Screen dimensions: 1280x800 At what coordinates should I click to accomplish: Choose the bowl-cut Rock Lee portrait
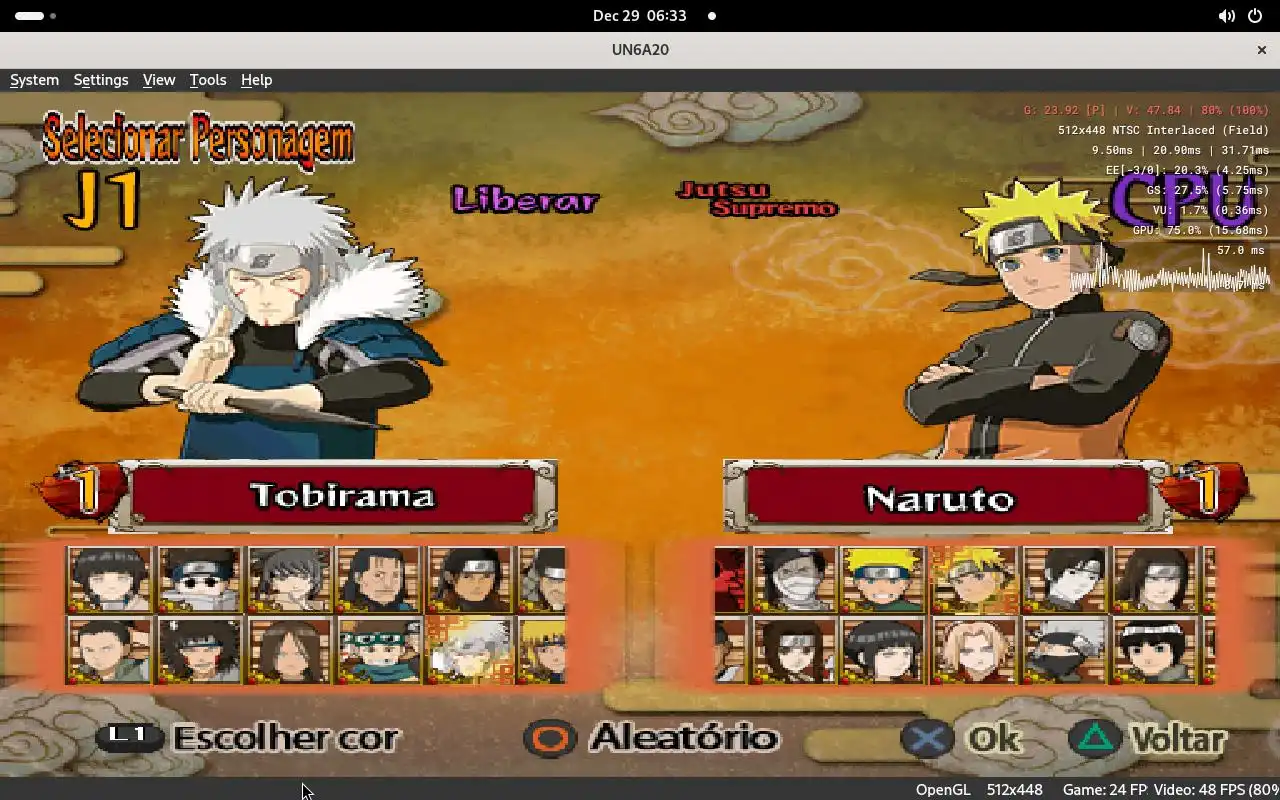pos(1155,650)
